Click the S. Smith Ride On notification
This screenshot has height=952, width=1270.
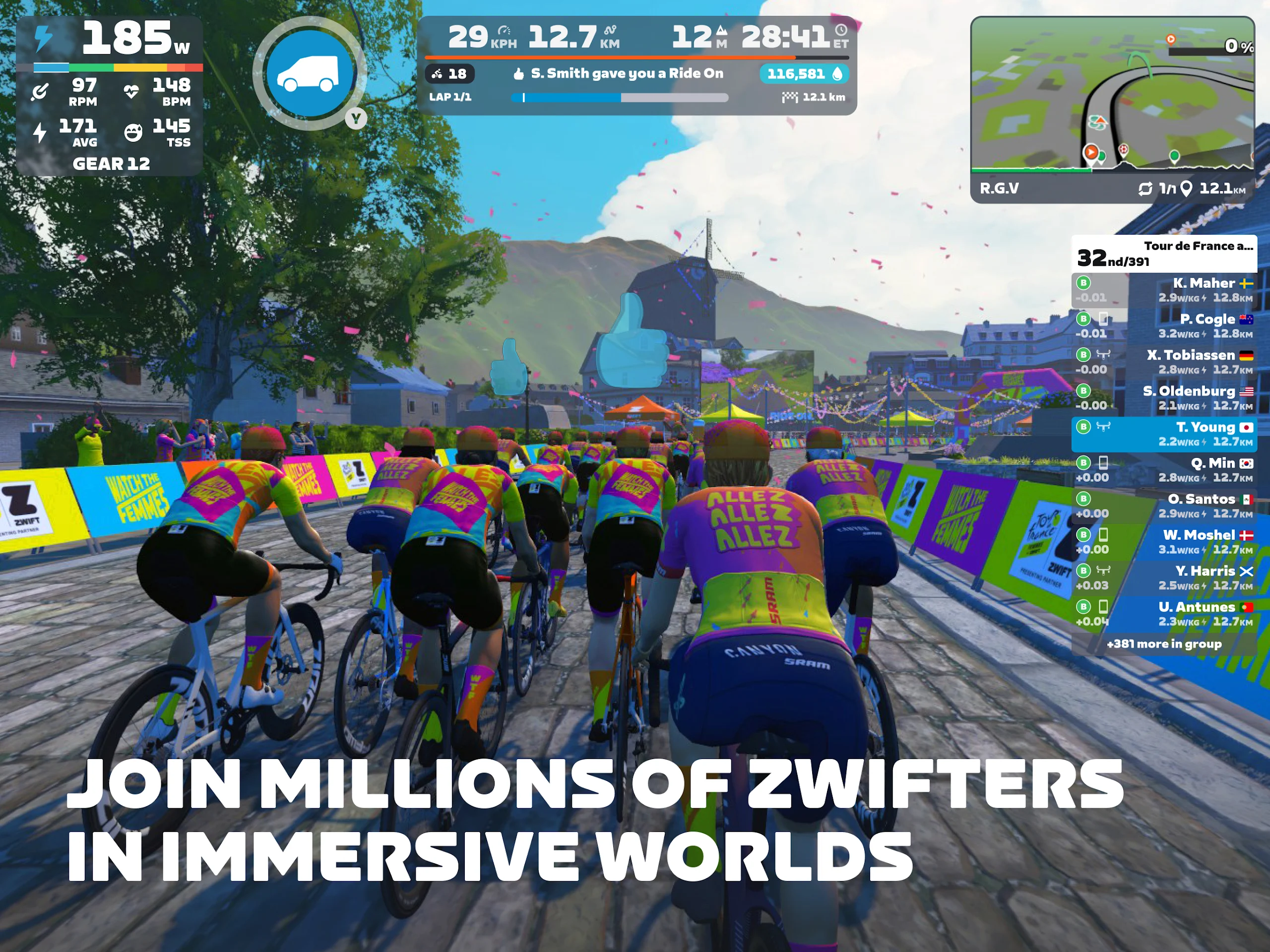tap(619, 73)
